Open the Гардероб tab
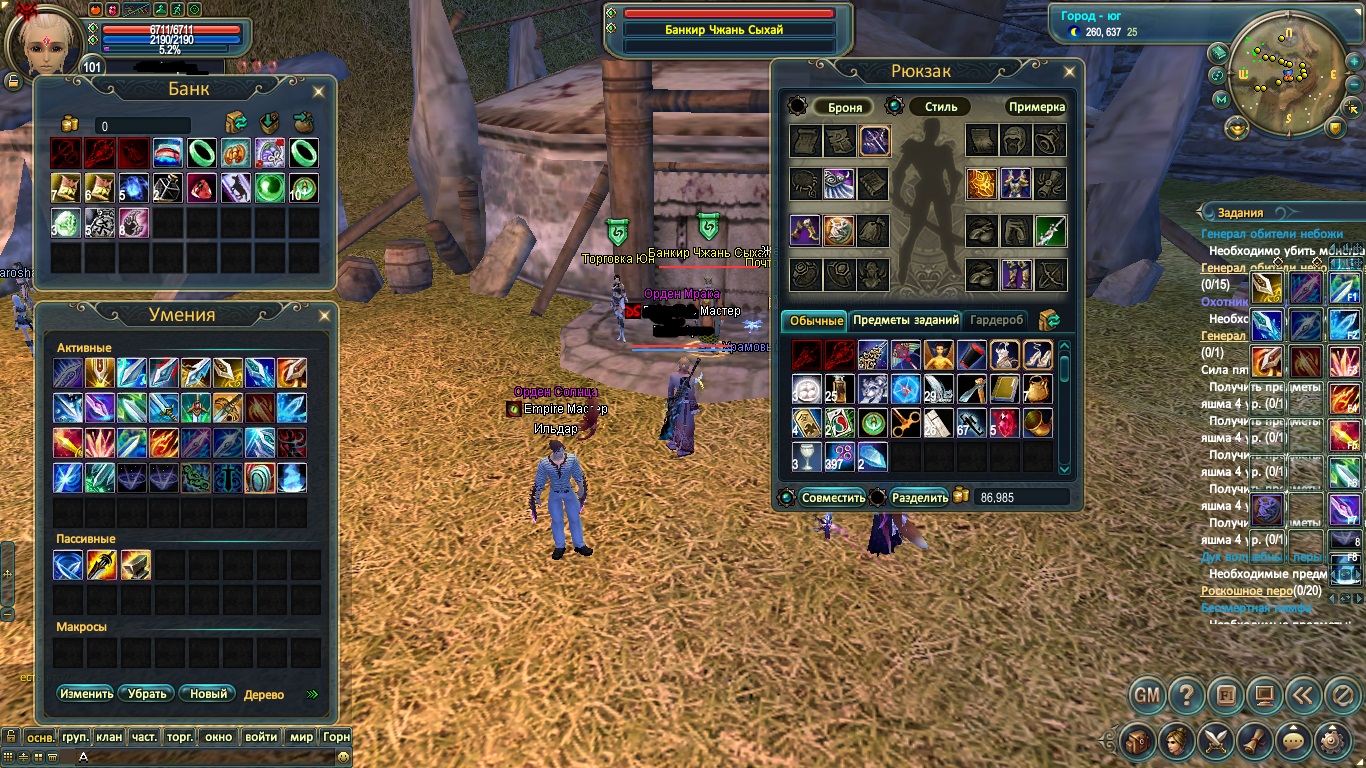The width and height of the screenshot is (1366, 768). point(998,320)
